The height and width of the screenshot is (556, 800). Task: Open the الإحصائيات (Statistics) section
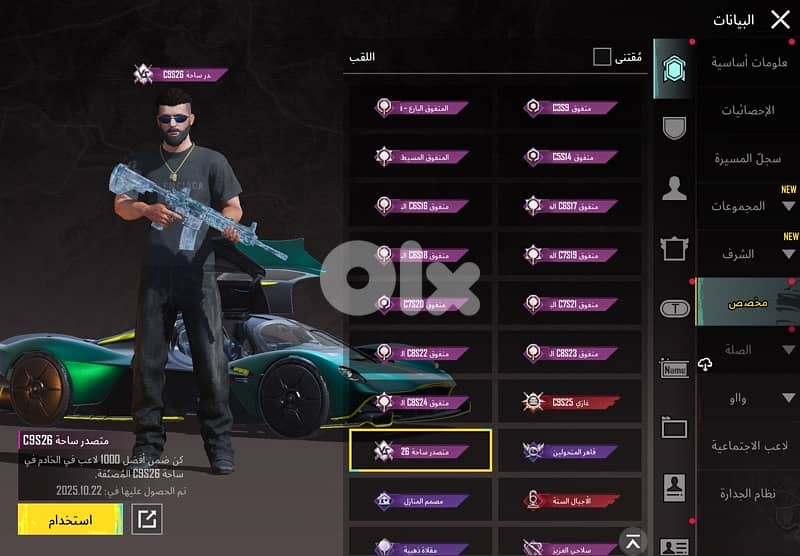(x=747, y=110)
